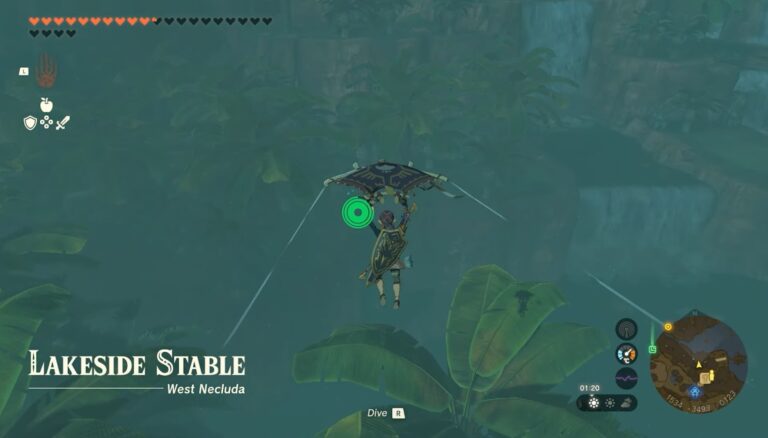Click the green marker beside the minimap
This screenshot has width=768, height=438.
tap(652, 349)
